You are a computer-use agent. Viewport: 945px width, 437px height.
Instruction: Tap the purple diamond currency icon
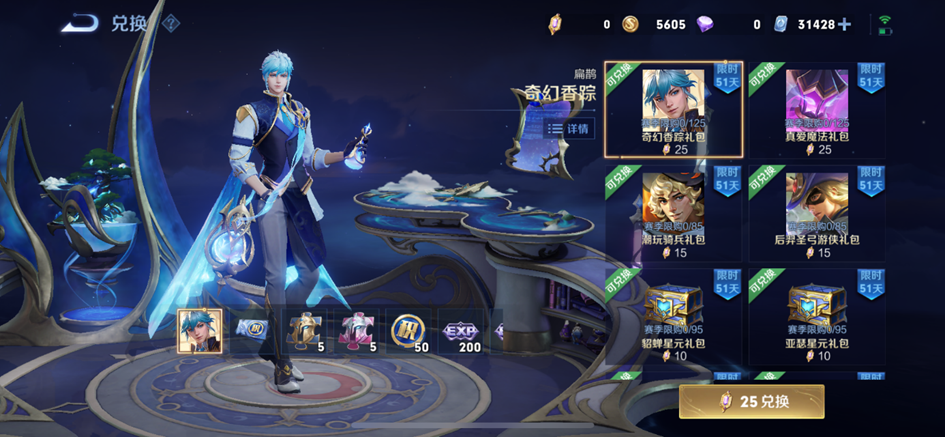pos(733,24)
